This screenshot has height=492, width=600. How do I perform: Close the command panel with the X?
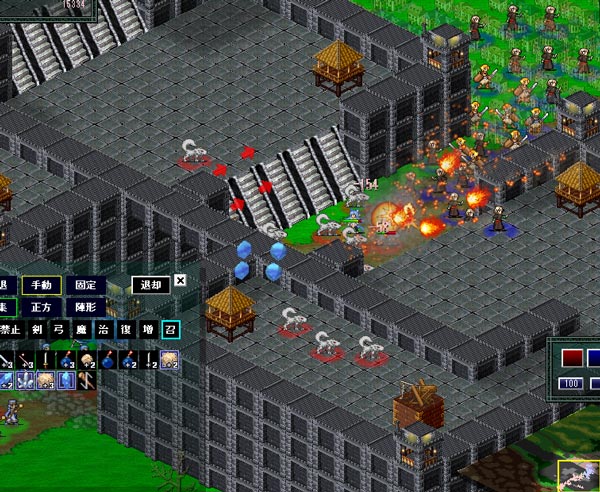(x=180, y=281)
